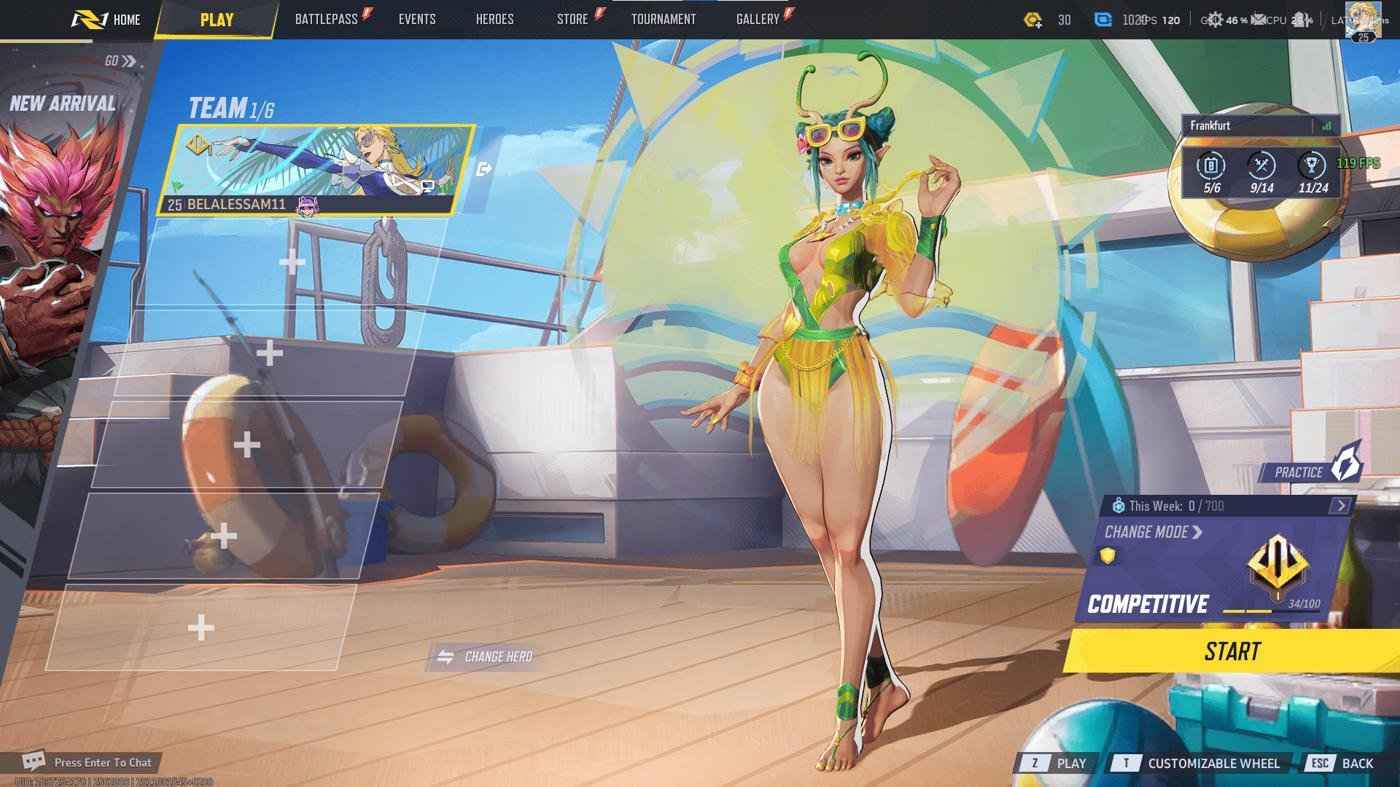
Task: Switch to the Events tab
Action: tap(417, 19)
